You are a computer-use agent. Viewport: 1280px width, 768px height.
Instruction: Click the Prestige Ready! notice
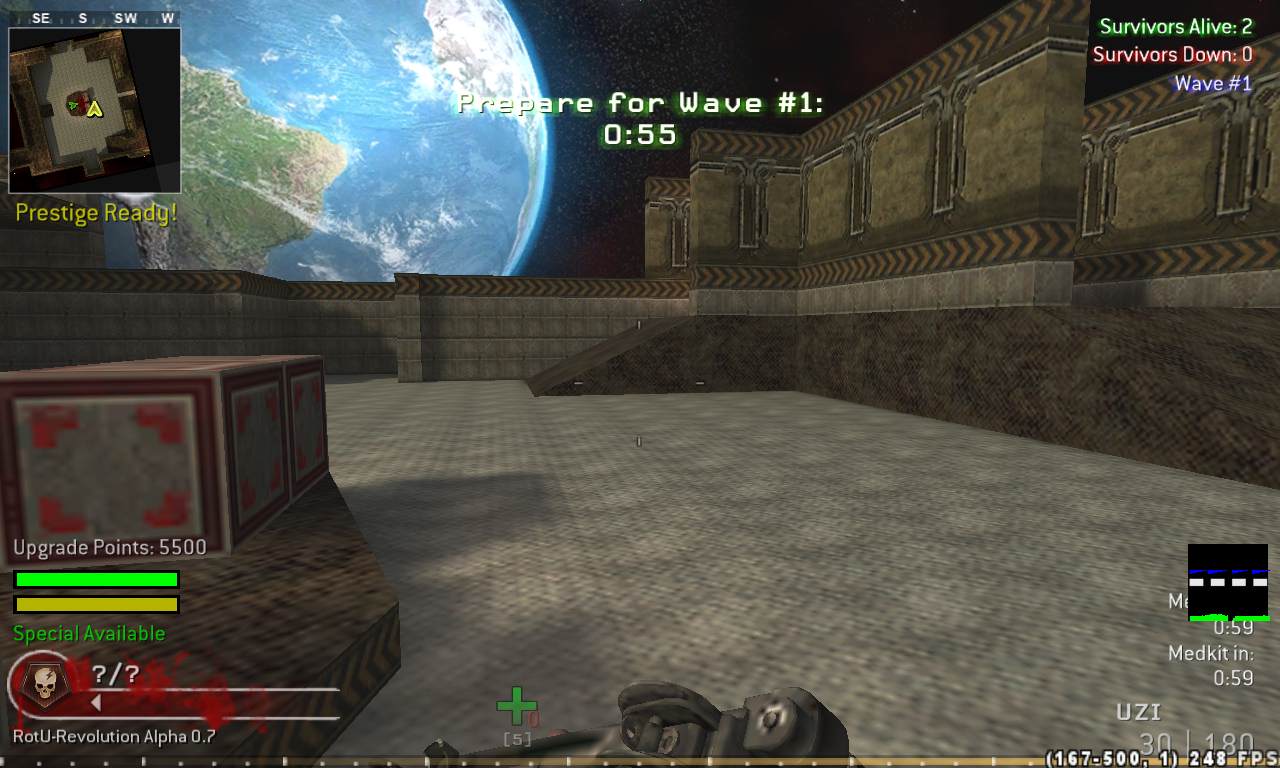click(96, 213)
